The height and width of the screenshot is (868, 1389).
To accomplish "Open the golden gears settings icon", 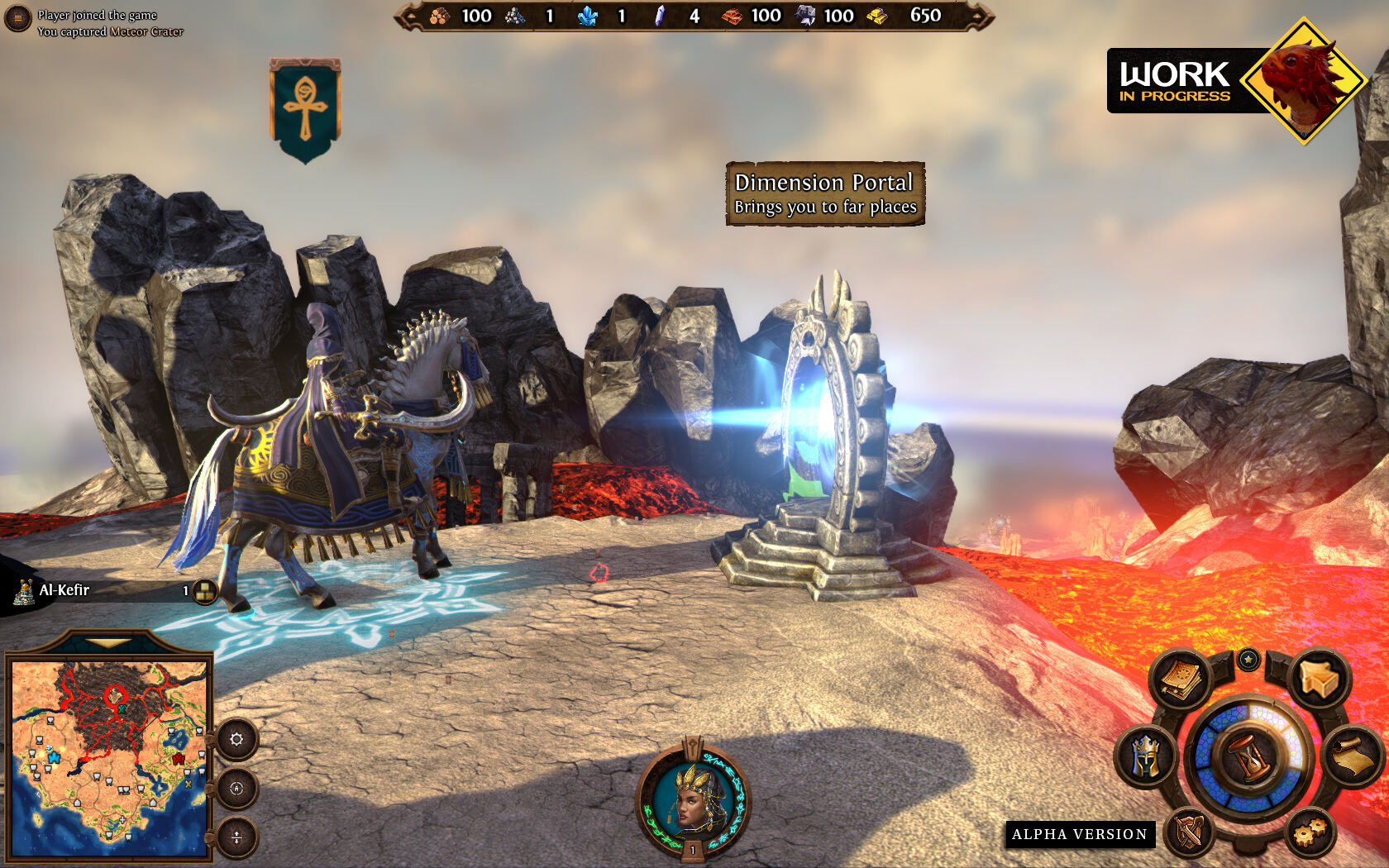I will point(1310,831).
